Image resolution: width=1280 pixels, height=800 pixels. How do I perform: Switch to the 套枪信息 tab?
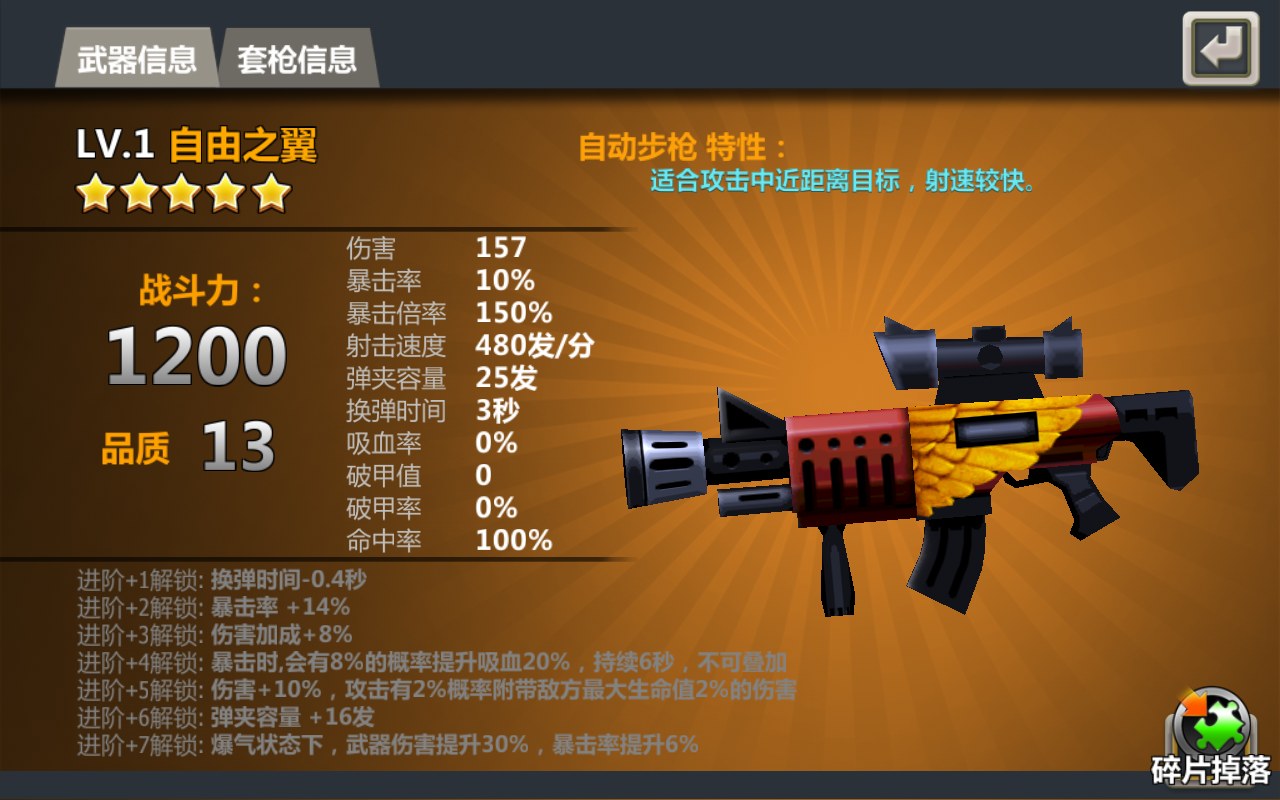click(x=298, y=59)
